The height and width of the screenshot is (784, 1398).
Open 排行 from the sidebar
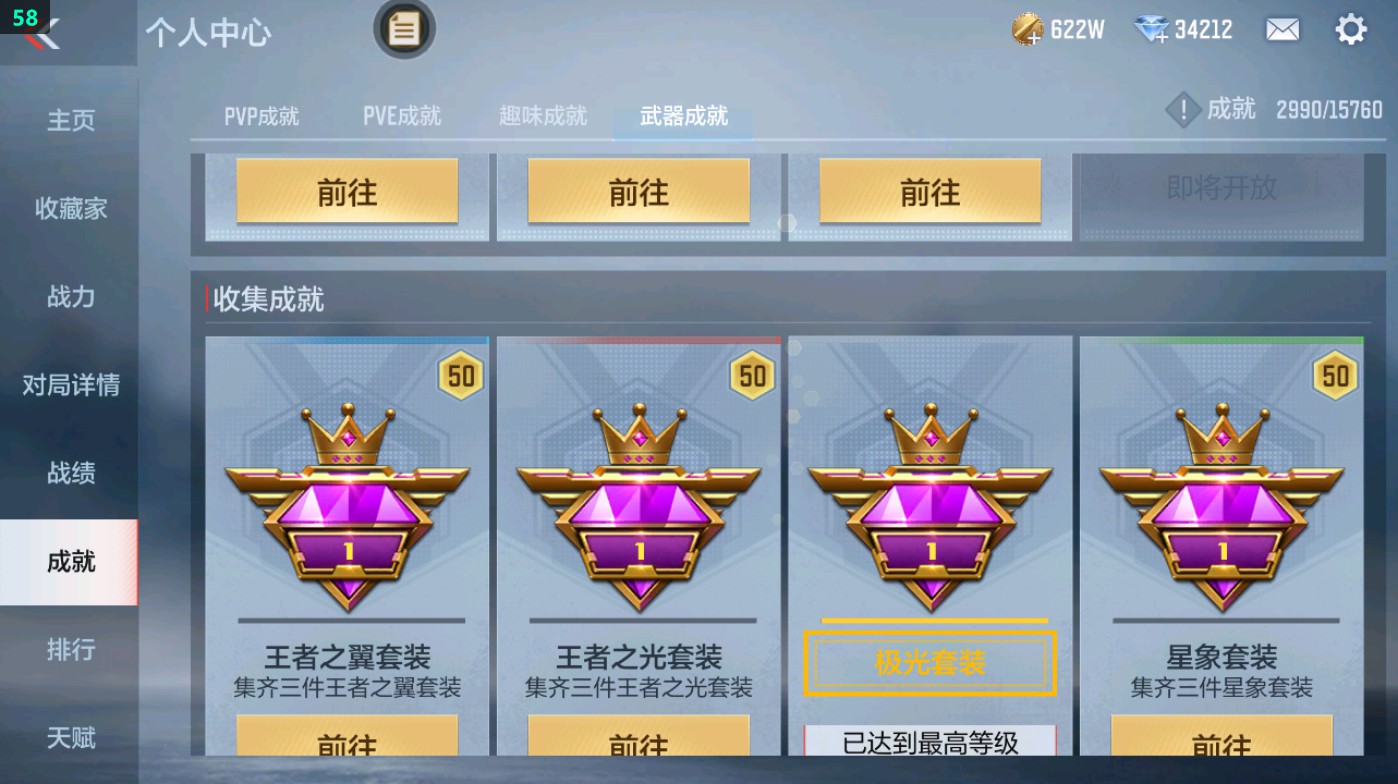point(68,650)
